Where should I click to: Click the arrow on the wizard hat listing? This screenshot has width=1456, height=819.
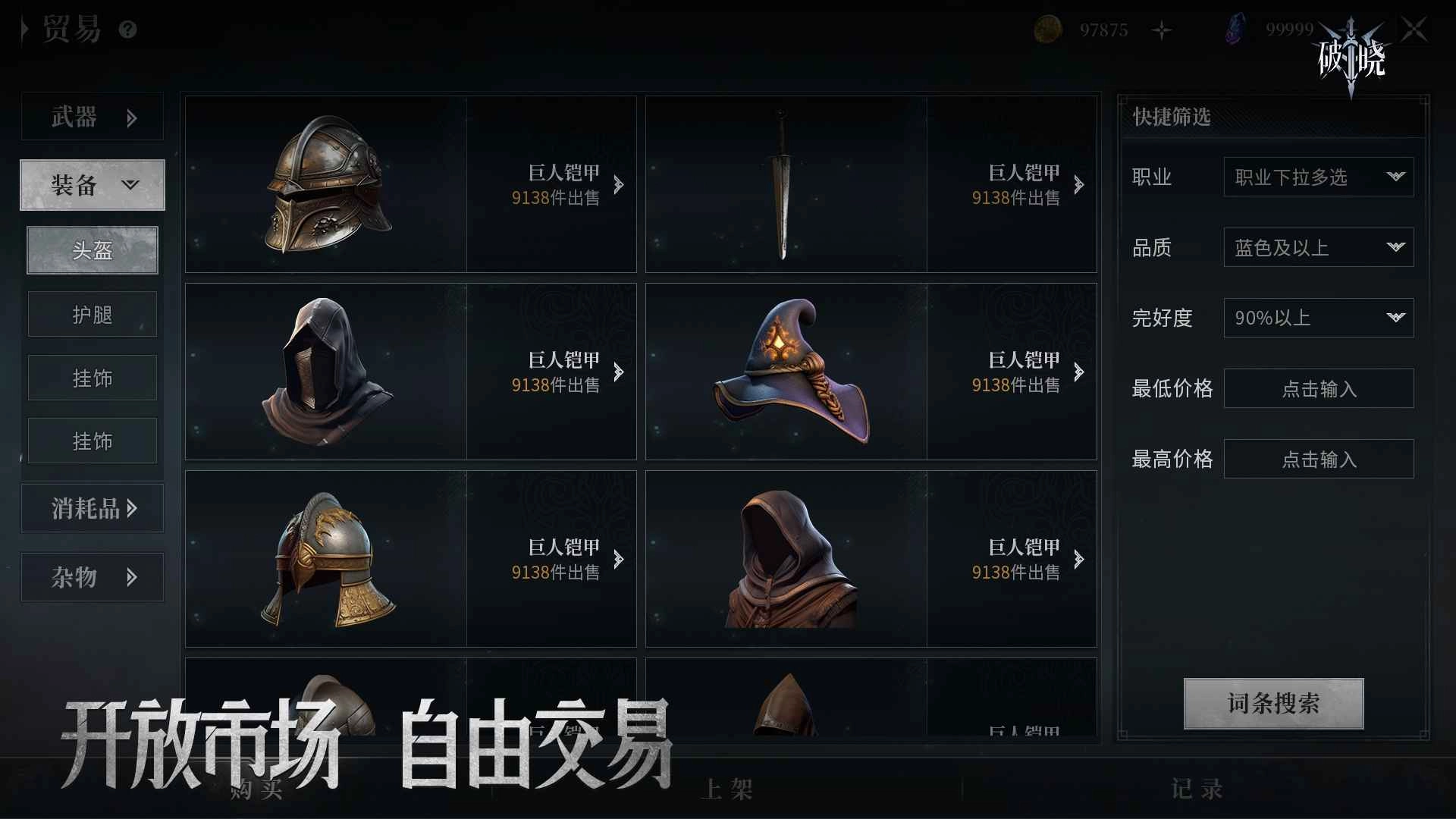1080,372
